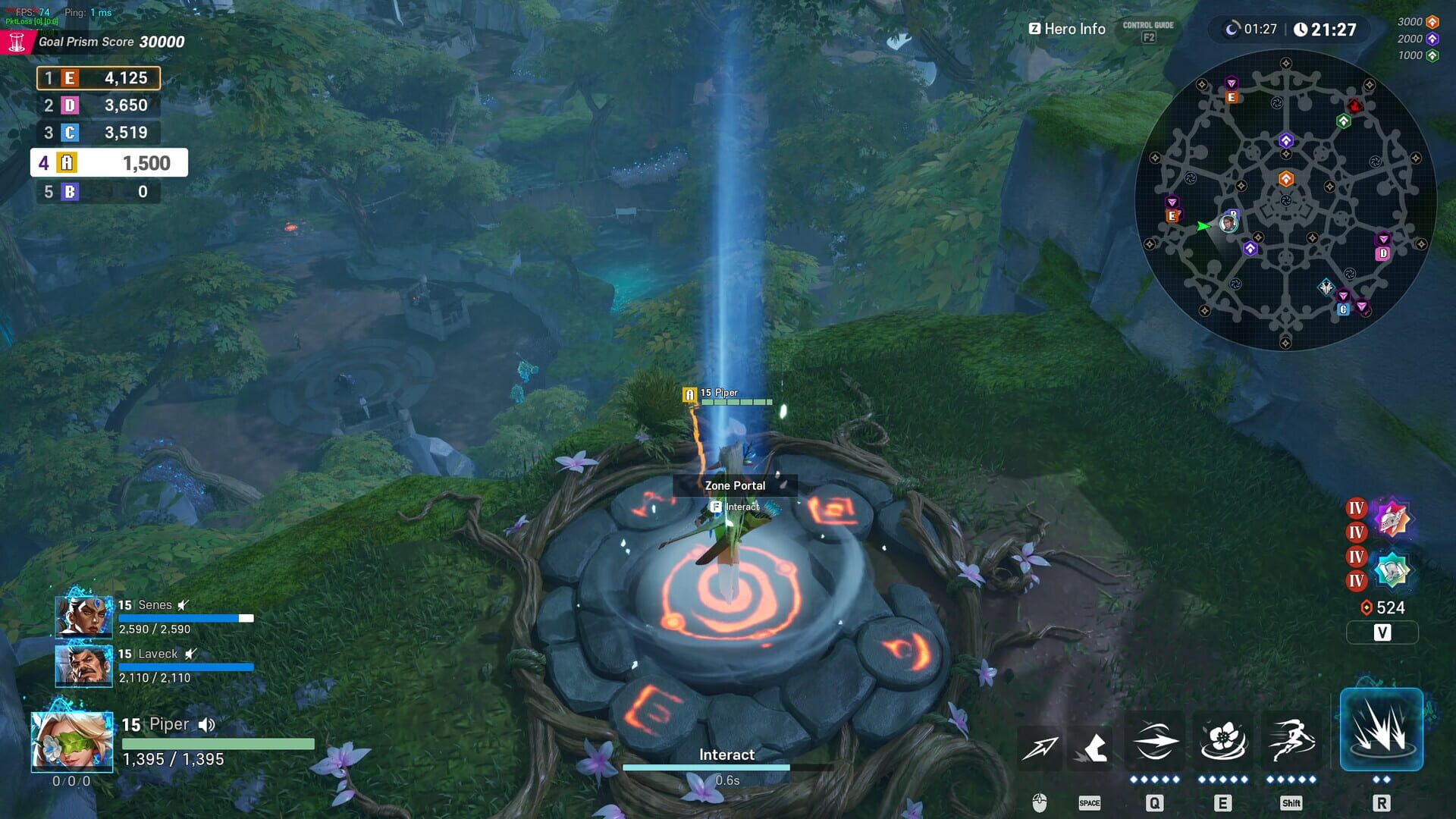Expand the V consumable slot panel
1456x819 pixels.
pos(1382,632)
